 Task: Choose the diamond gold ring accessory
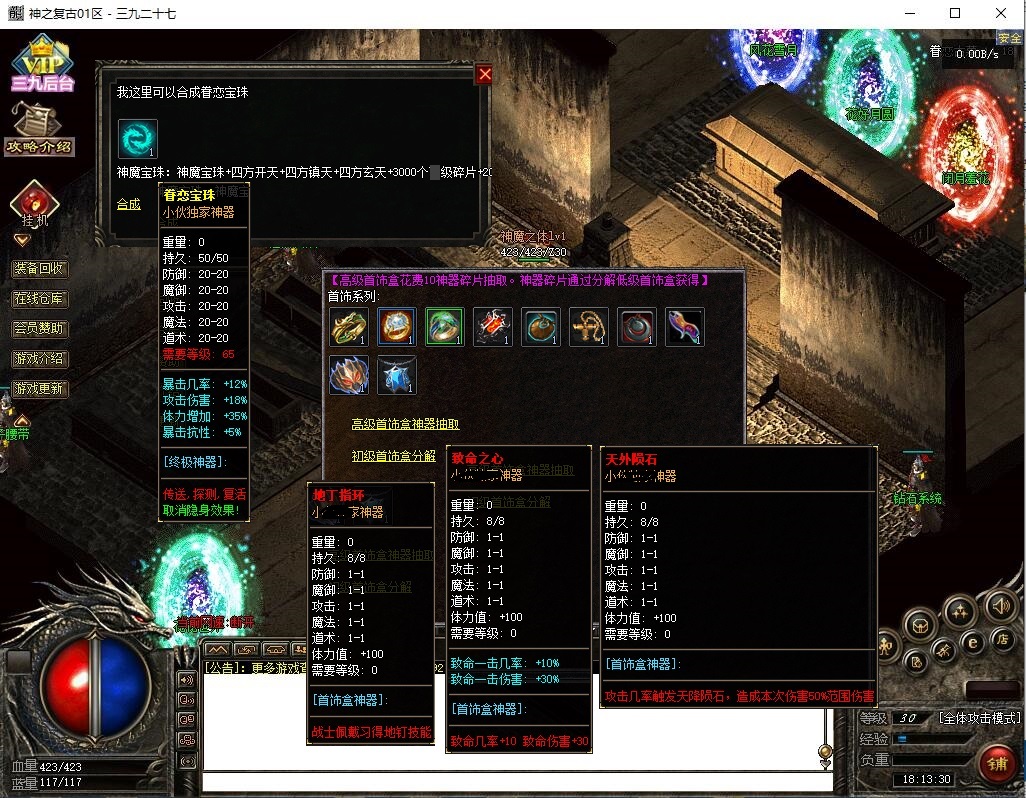tap(397, 327)
